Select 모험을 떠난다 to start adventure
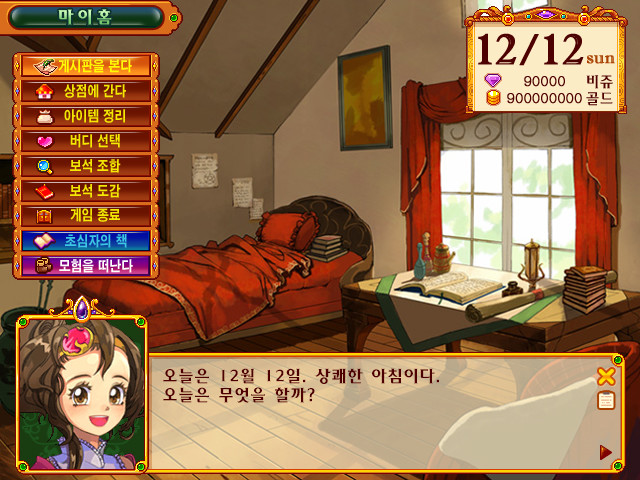The image size is (640, 480). [84, 265]
